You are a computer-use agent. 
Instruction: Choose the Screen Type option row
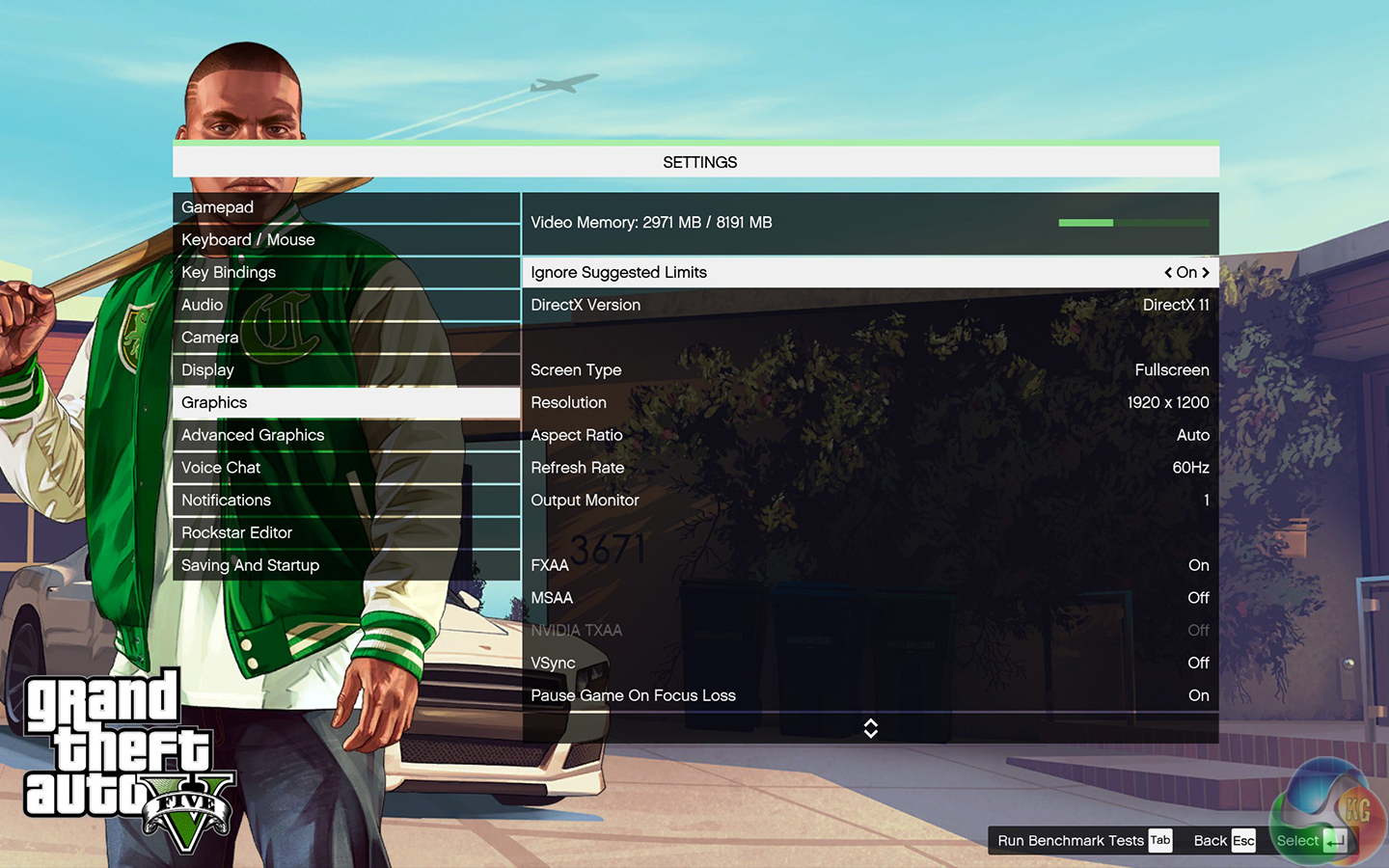coord(869,370)
